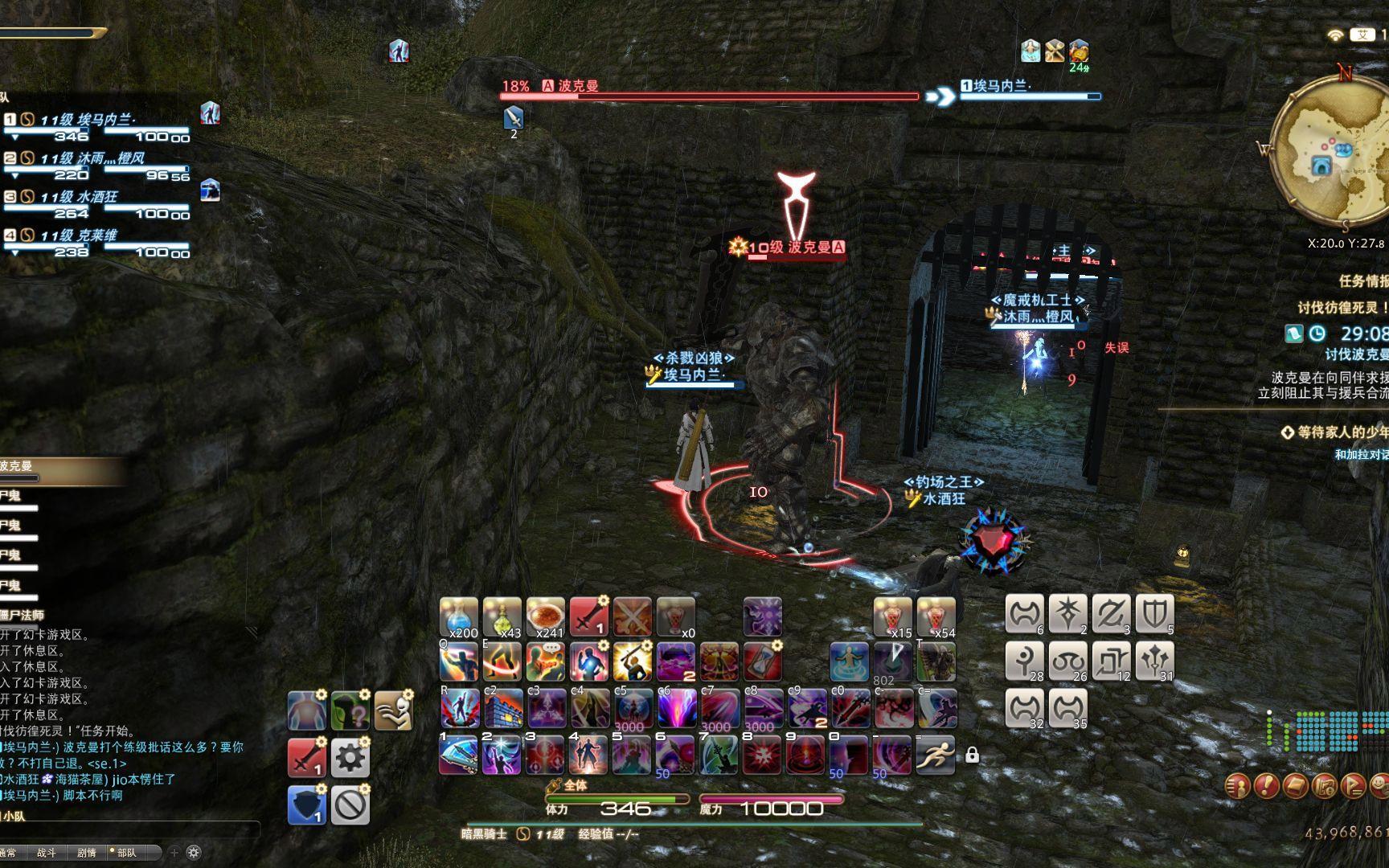
Task: Open chat settings via the gear next to chat tabs
Action: [193, 853]
